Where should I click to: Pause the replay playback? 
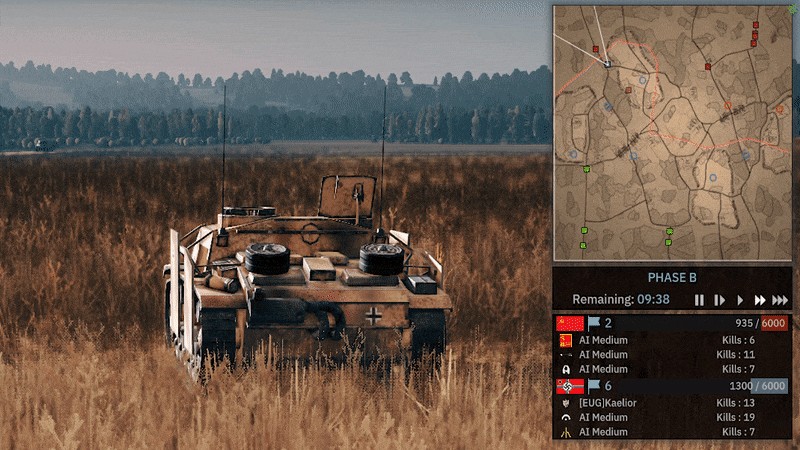[699, 300]
